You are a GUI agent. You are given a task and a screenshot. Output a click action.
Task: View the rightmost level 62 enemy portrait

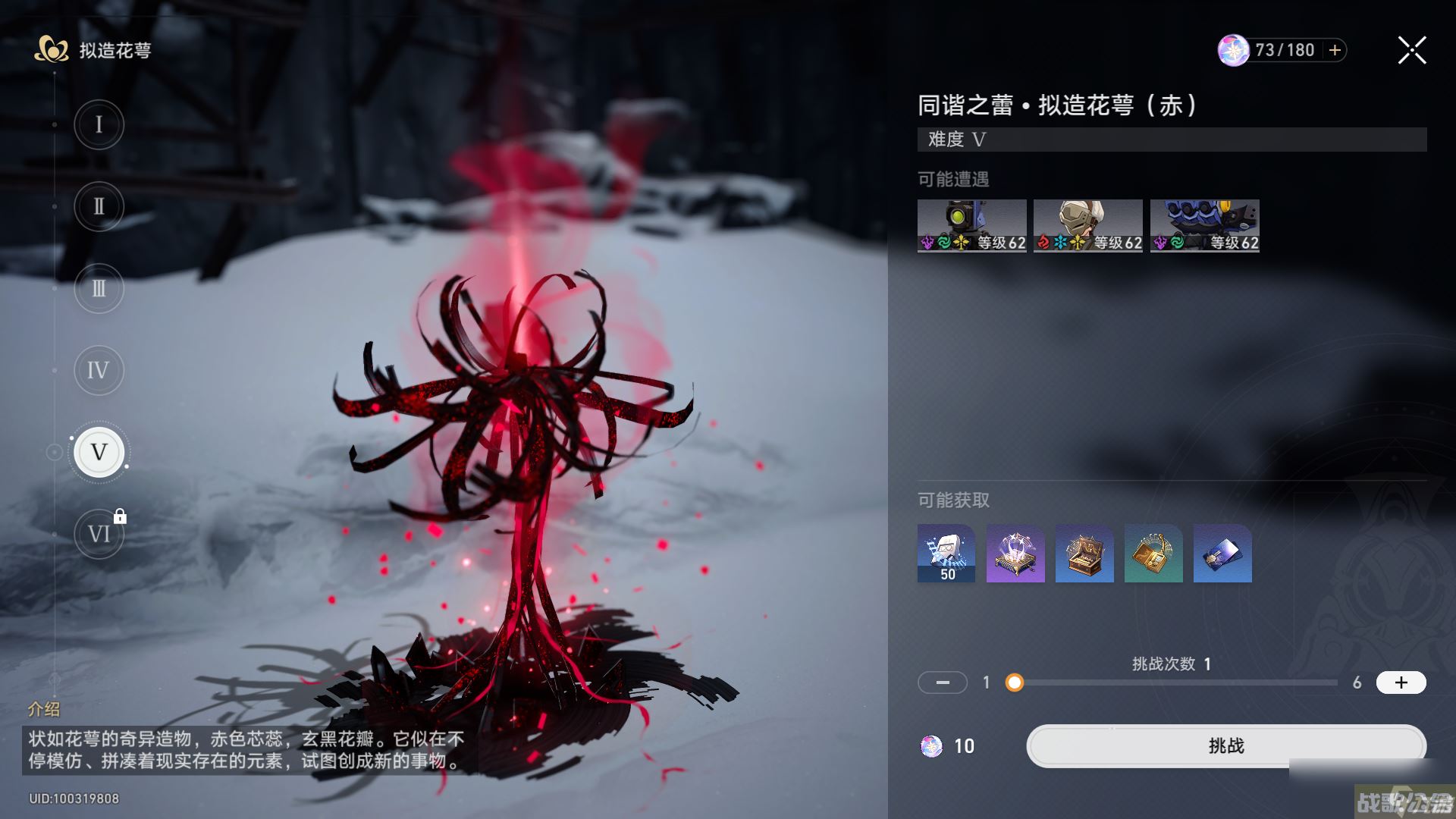coord(1204,224)
